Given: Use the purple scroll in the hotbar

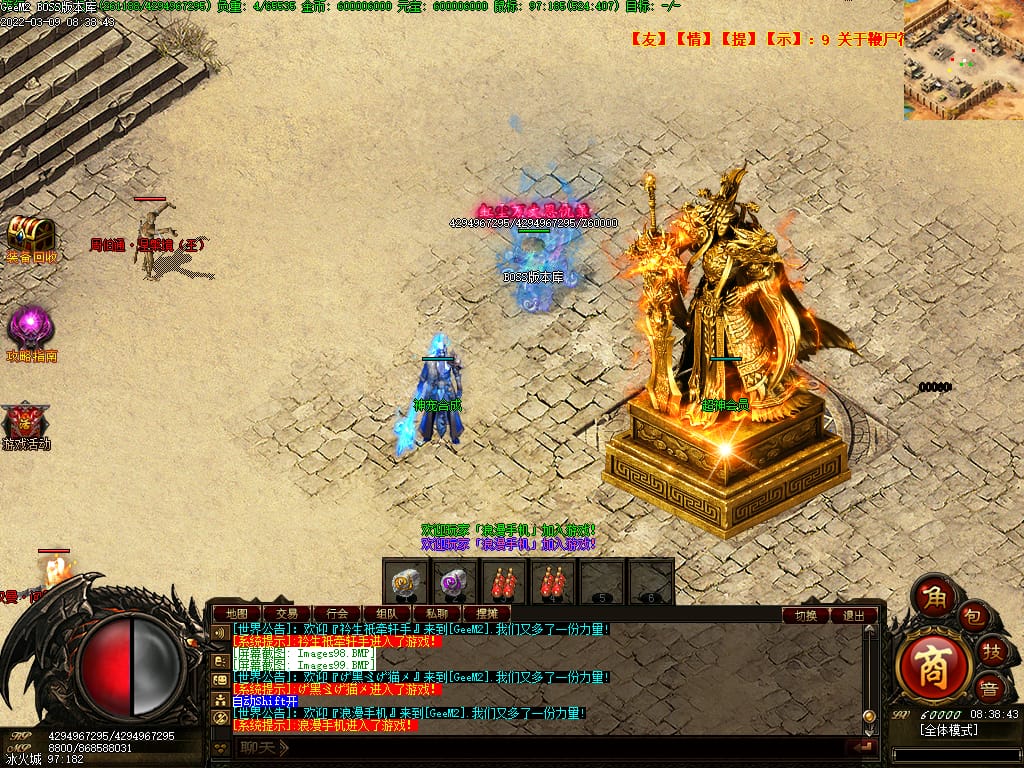Looking at the screenshot, I should [x=455, y=582].
